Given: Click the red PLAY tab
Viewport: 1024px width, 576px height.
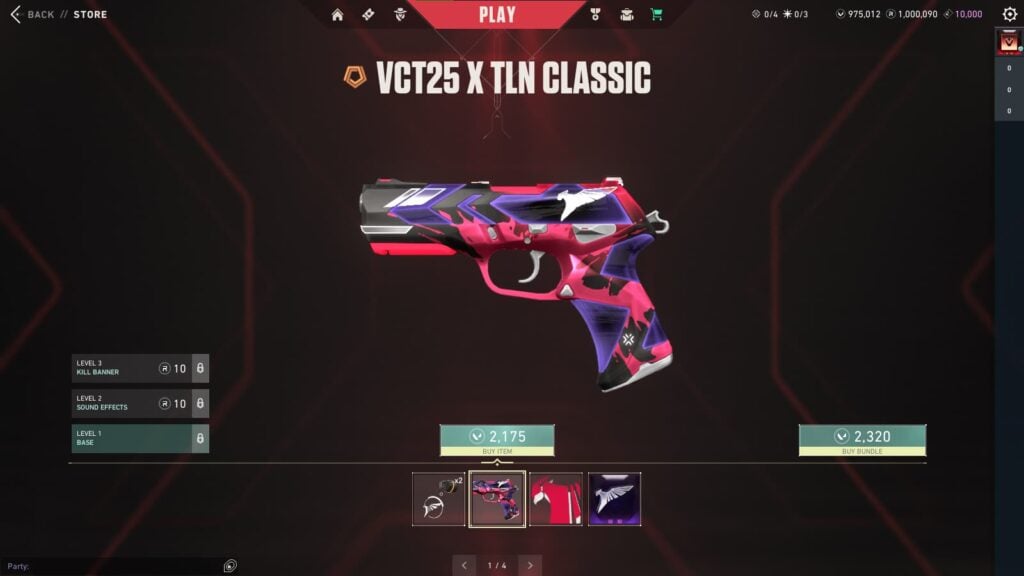Looking at the screenshot, I should point(497,14).
